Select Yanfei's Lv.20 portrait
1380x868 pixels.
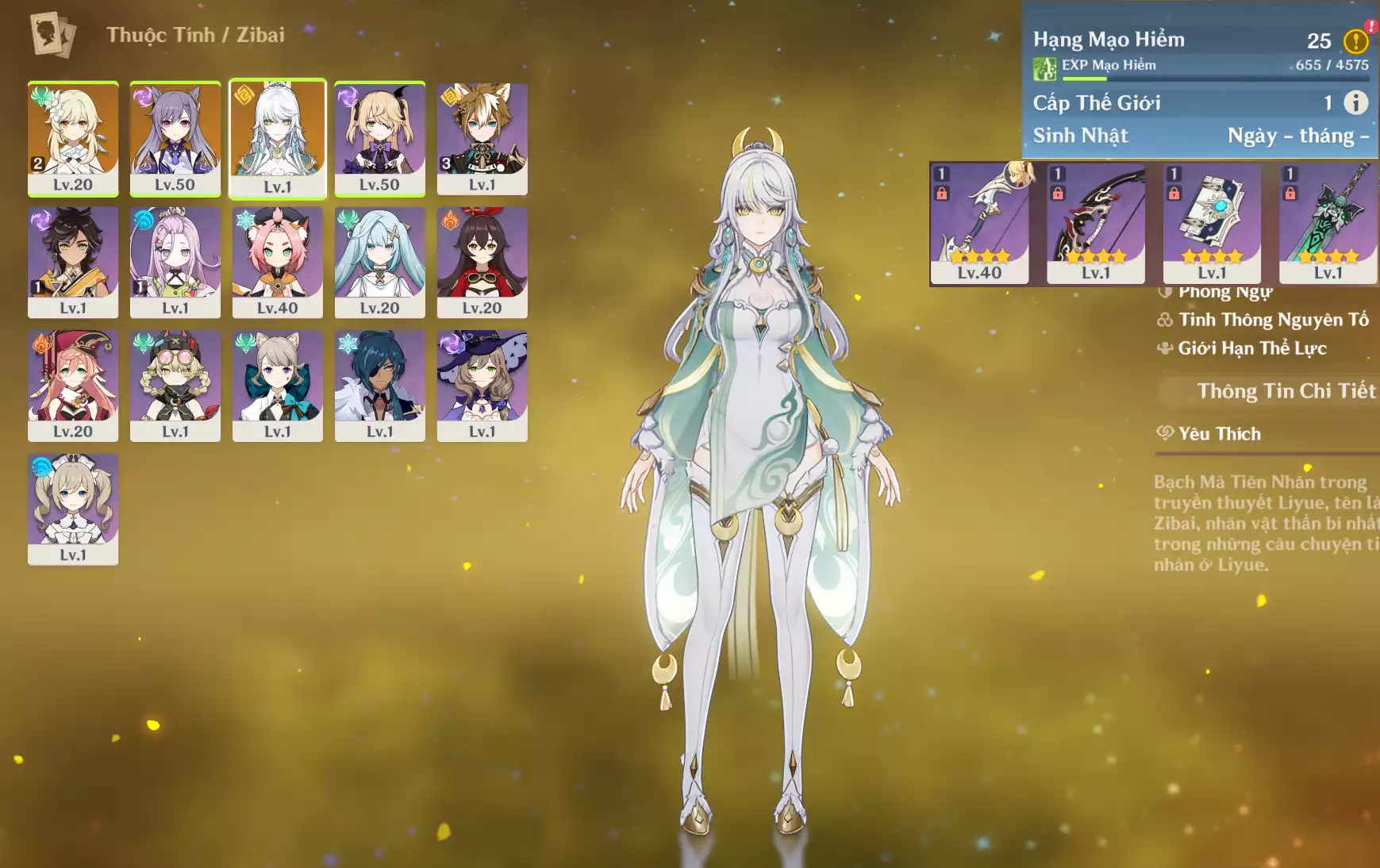point(73,386)
